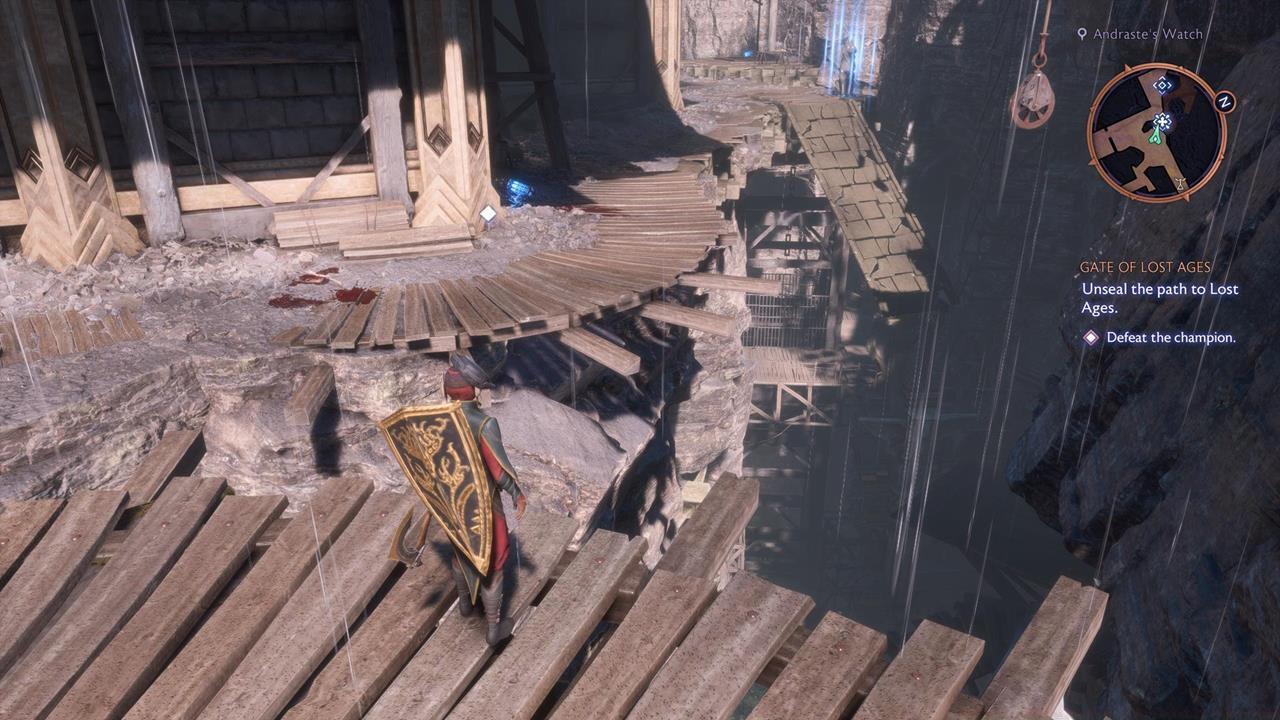Image resolution: width=1280 pixels, height=720 pixels.
Task: Click the location pin icon beside Andraste's Watch
Action: tap(1083, 33)
